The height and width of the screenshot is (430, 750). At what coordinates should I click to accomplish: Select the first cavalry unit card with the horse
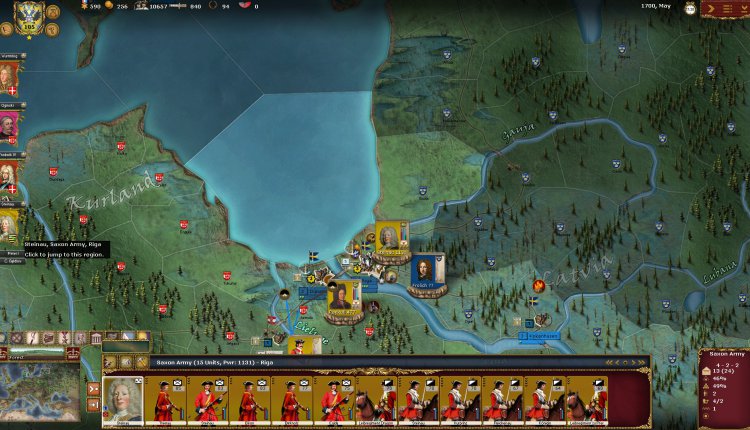click(374, 399)
